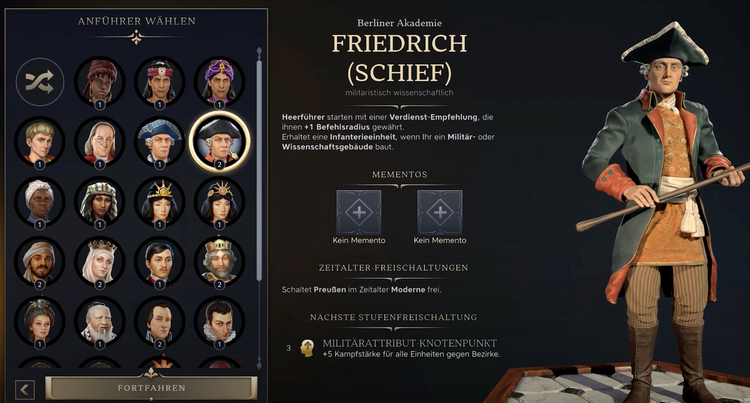Select the Hatshepsut leader portrait

point(100,201)
